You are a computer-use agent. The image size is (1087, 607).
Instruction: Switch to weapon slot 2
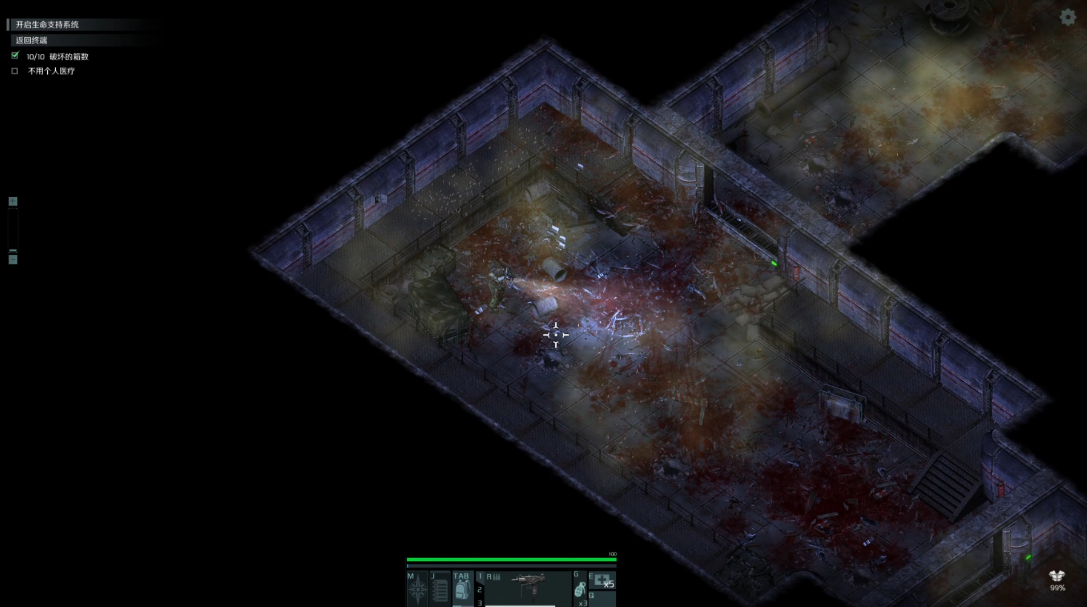point(480,591)
